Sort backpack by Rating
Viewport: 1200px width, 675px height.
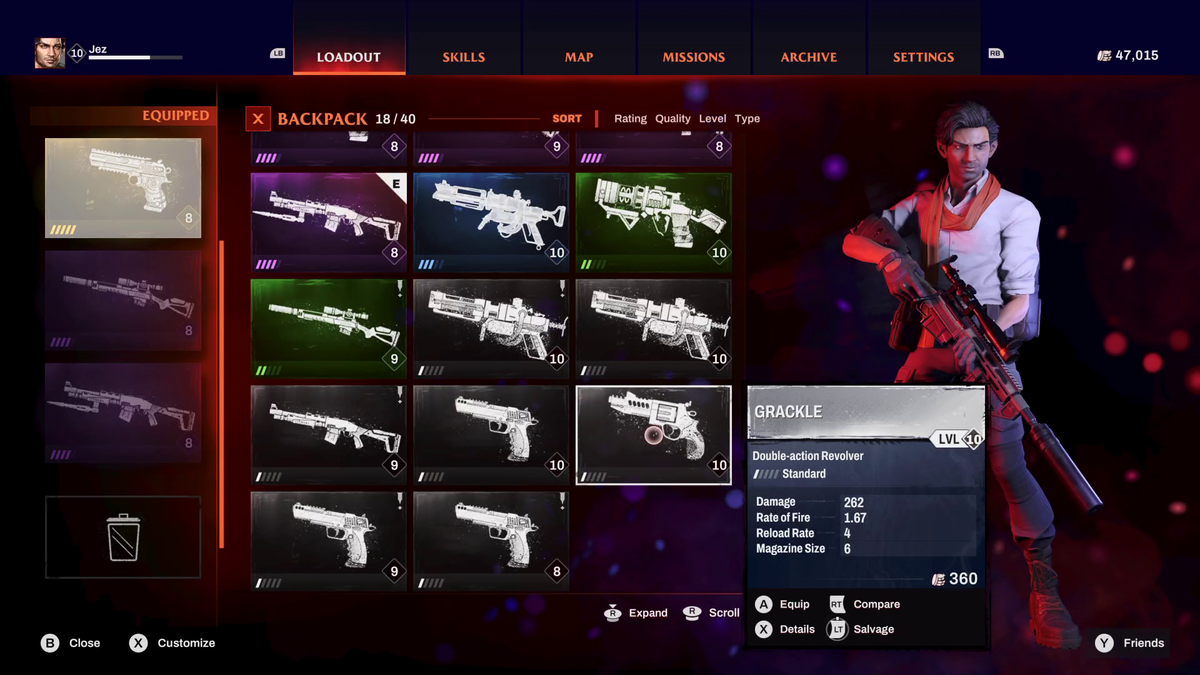coord(630,119)
